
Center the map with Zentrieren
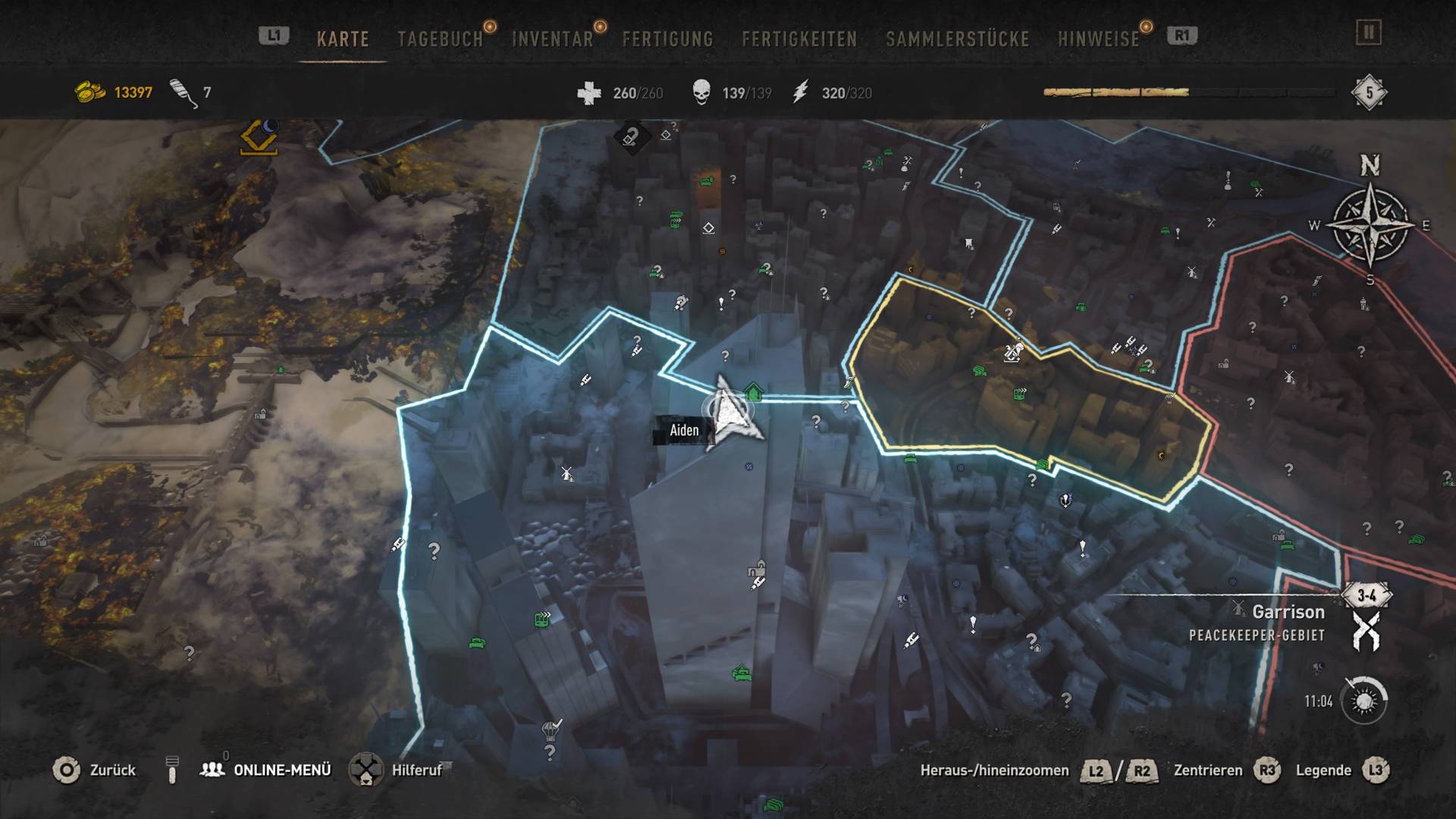tap(1208, 770)
